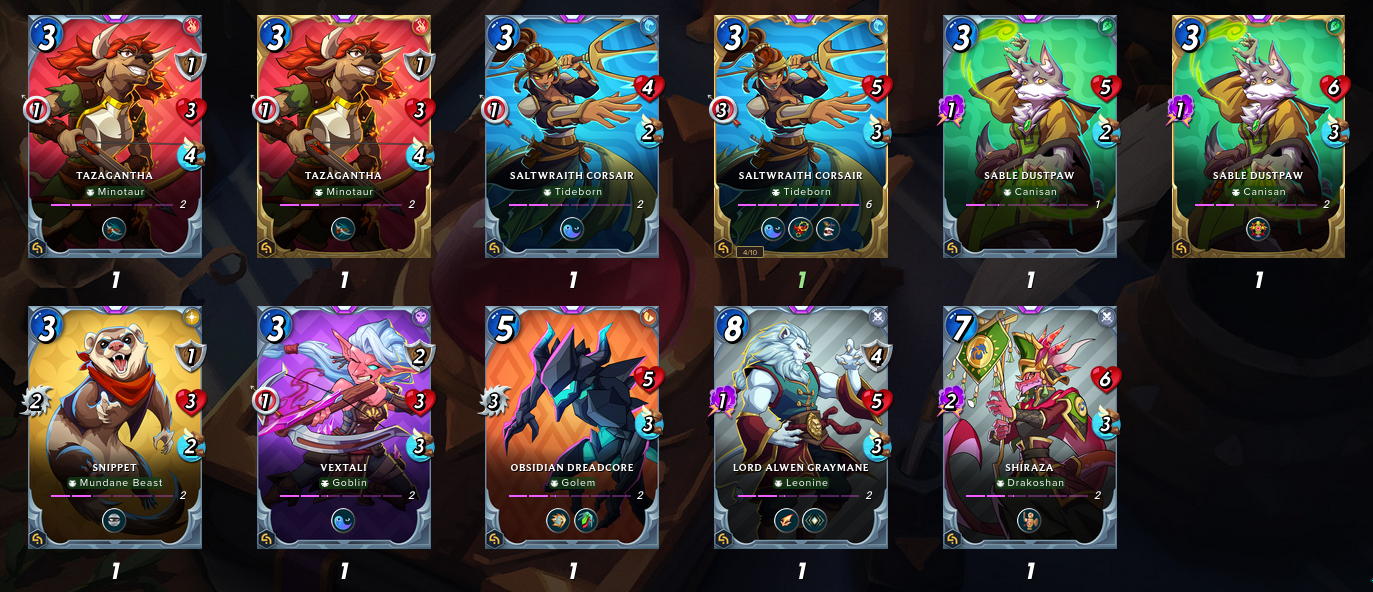Choose the Obsidian Dreadcore golem card
This screenshot has width=1373, height=592.
coord(572,427)
